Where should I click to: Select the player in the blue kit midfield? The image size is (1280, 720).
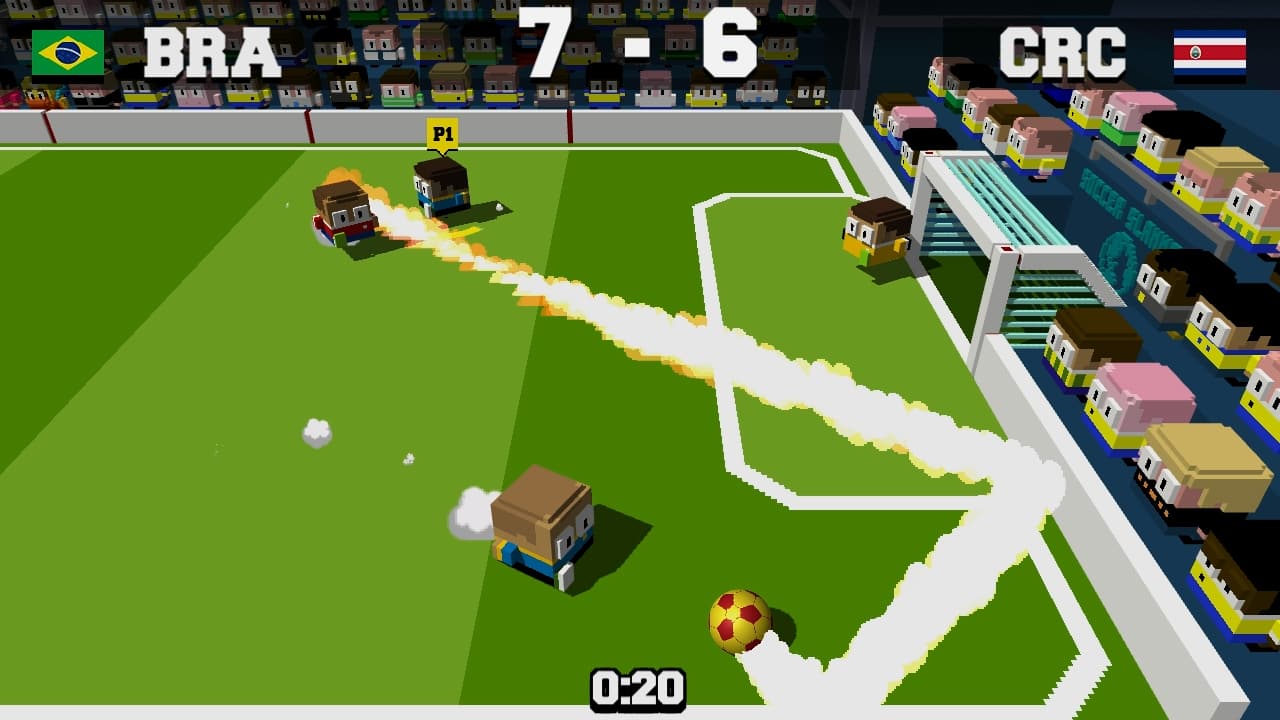pos(543,530)
